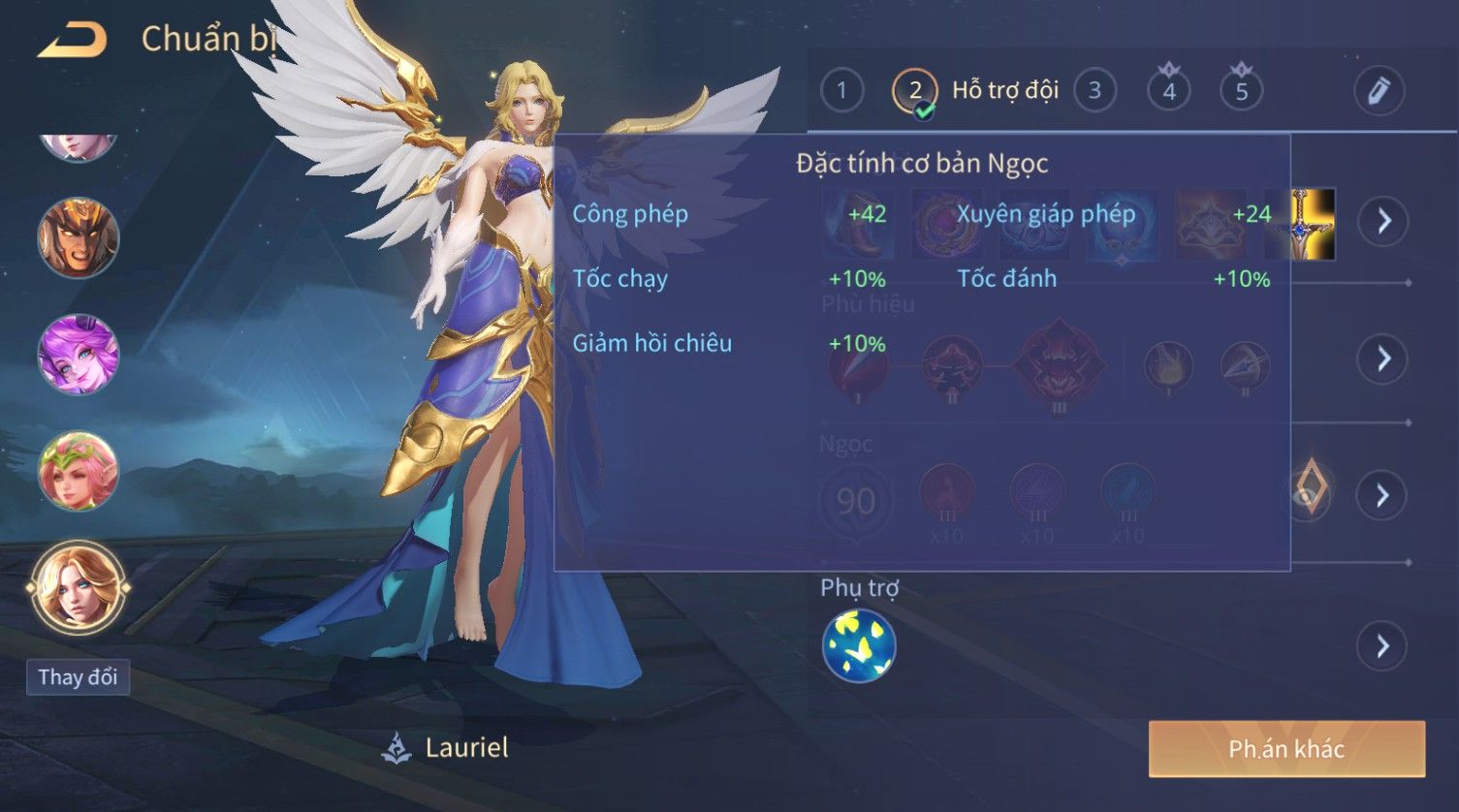
Task: Select the Phụ trợ support spell icon
Action: coord(859,645)
